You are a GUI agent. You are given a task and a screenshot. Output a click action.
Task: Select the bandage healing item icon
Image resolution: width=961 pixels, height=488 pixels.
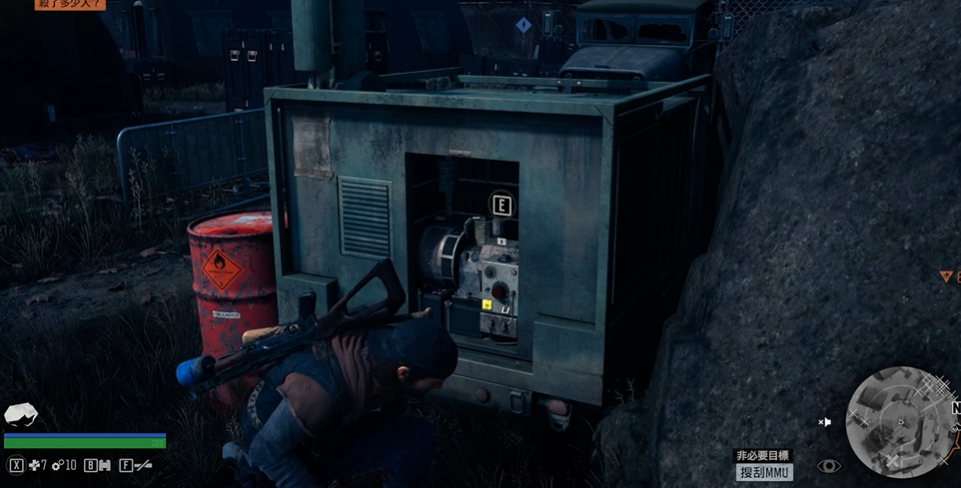(x=35, y=465)
